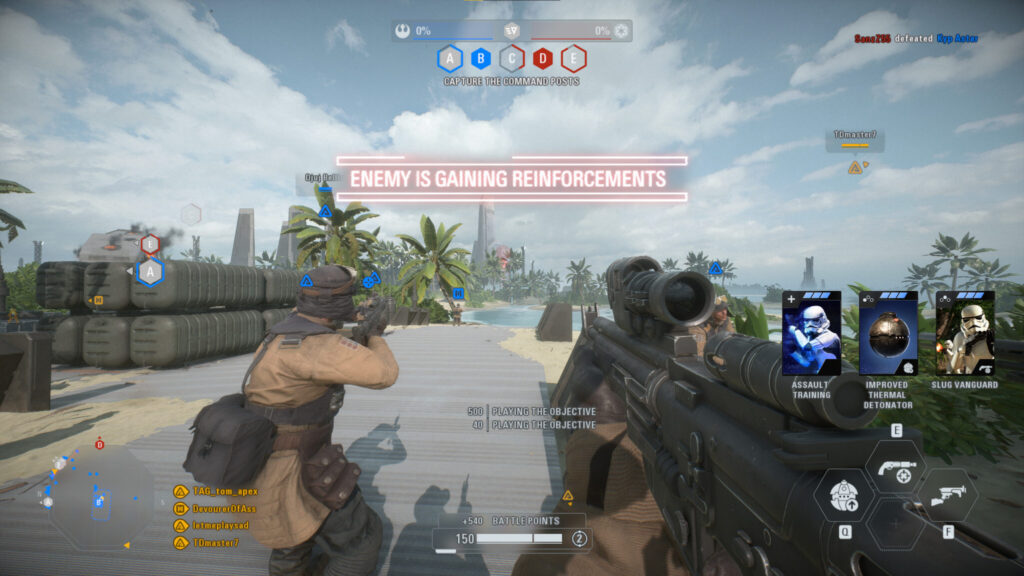The height and width of the screenshot is (576, 1024).
Task: Select the red command post D icon
Action: (543, 58)
